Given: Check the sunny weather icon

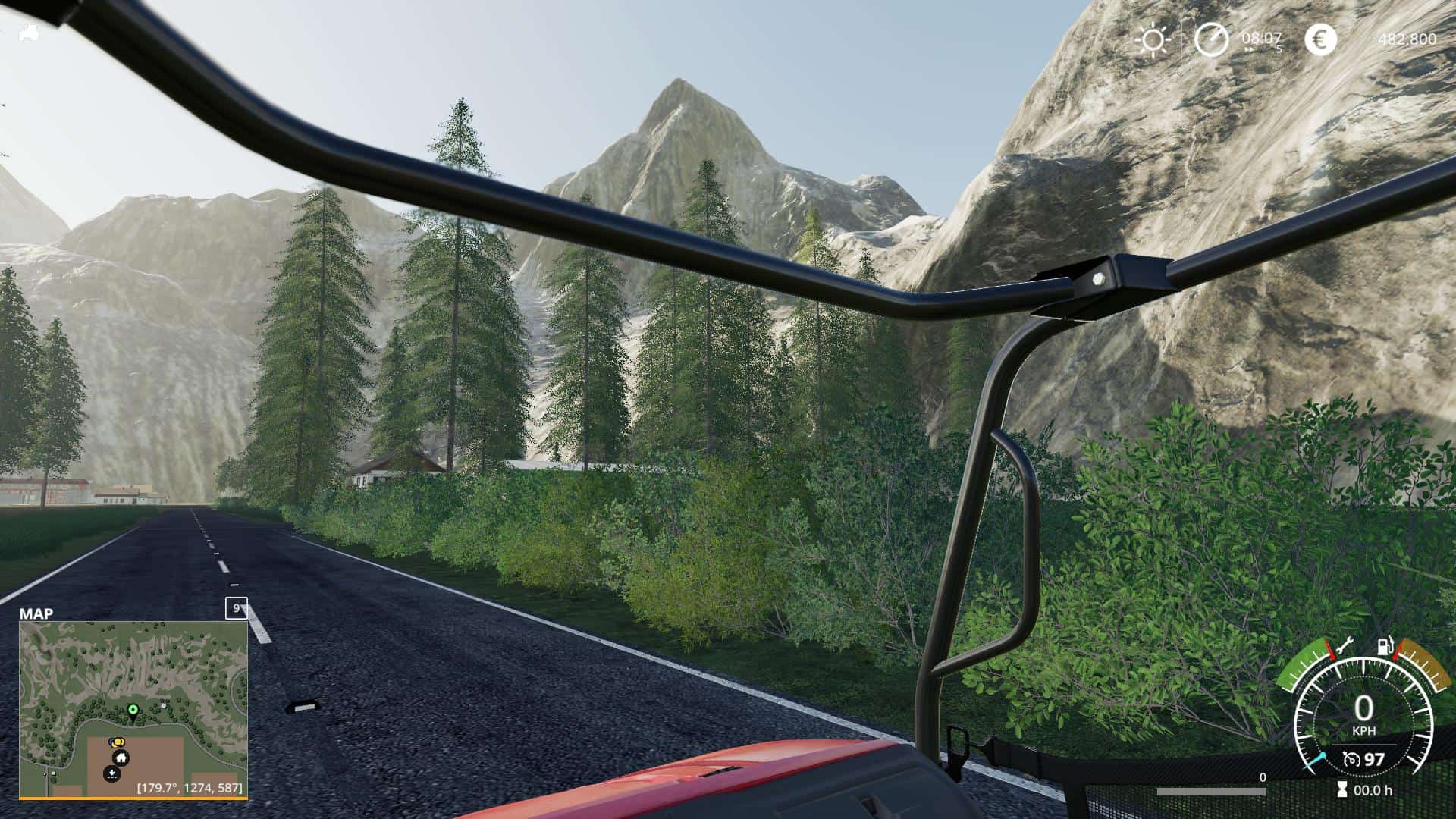Looking at the screenshot, I should (1153, 39).
